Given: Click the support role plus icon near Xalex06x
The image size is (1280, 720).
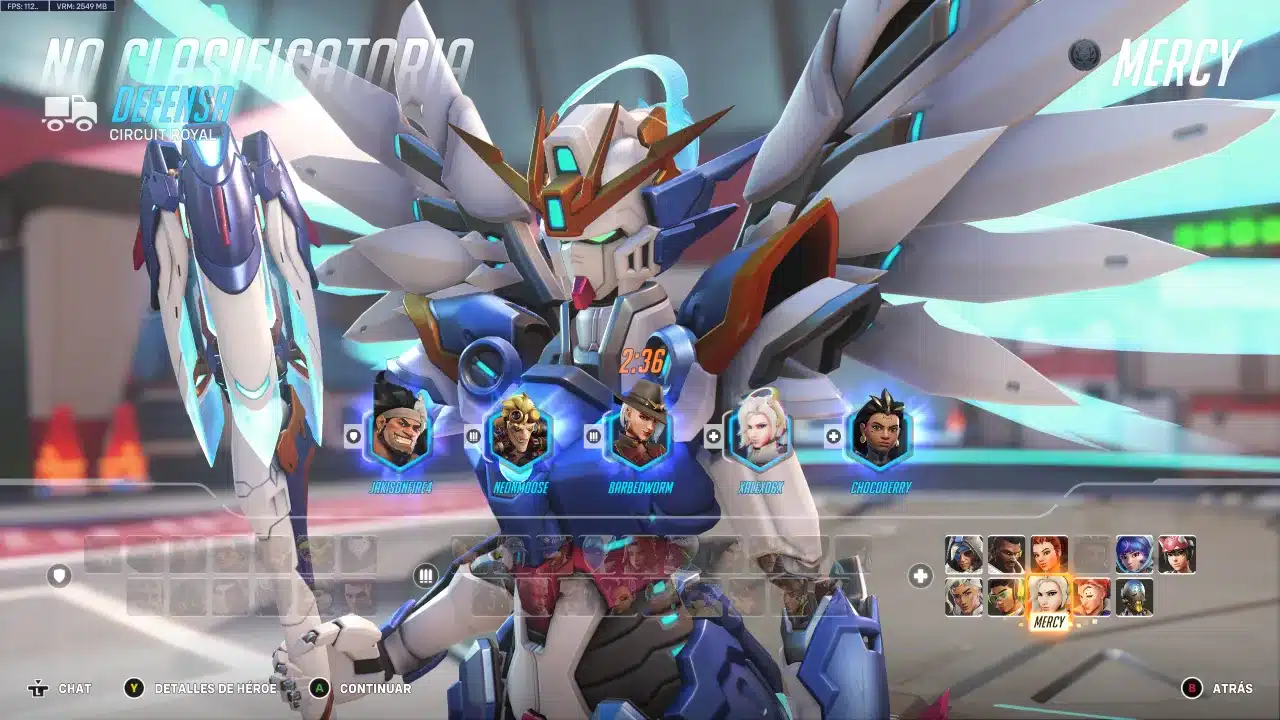Looking at the screenshot, I should pos(712,436).
